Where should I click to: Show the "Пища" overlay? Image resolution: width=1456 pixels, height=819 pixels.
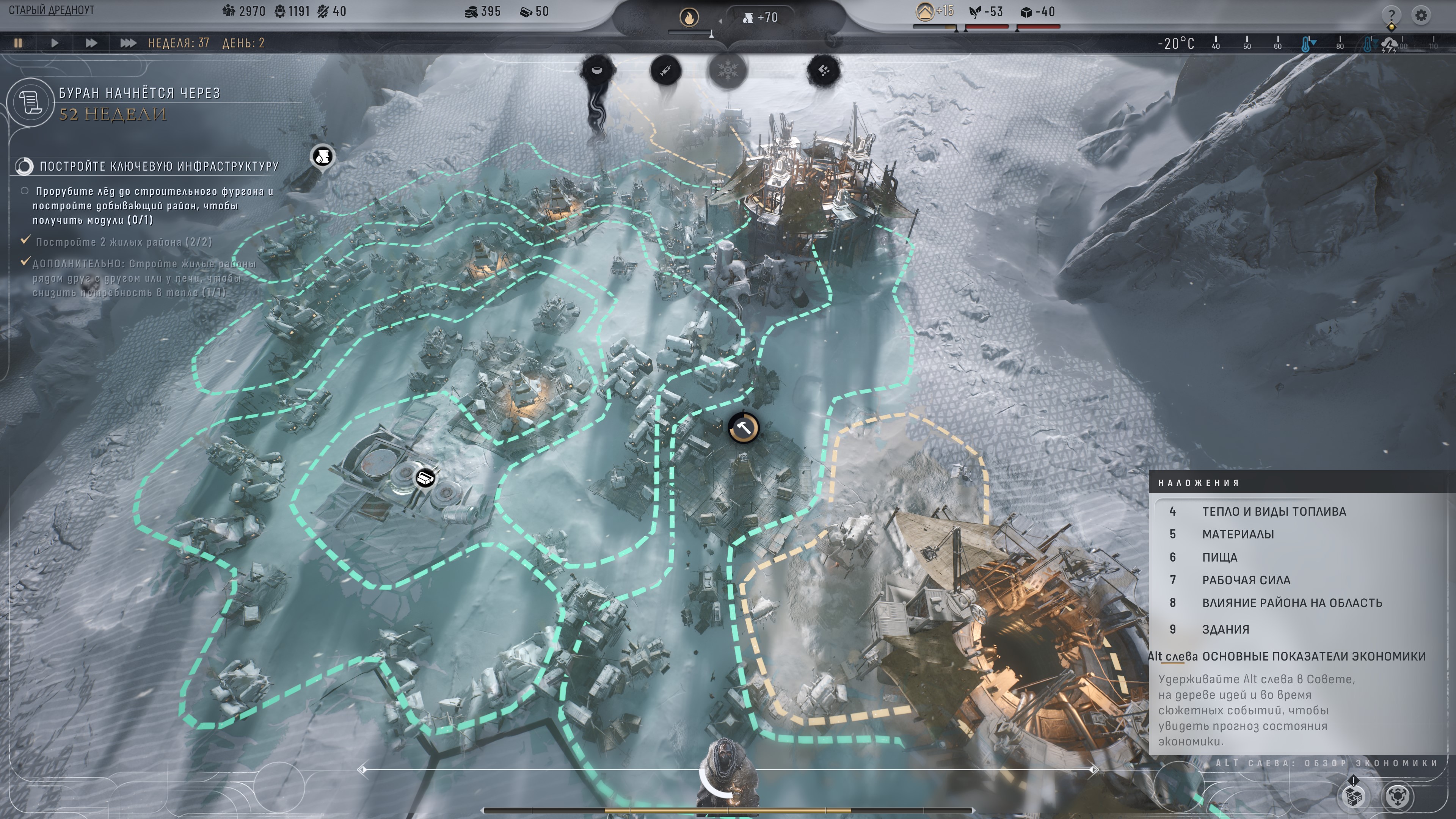[x=1219, y=557]
